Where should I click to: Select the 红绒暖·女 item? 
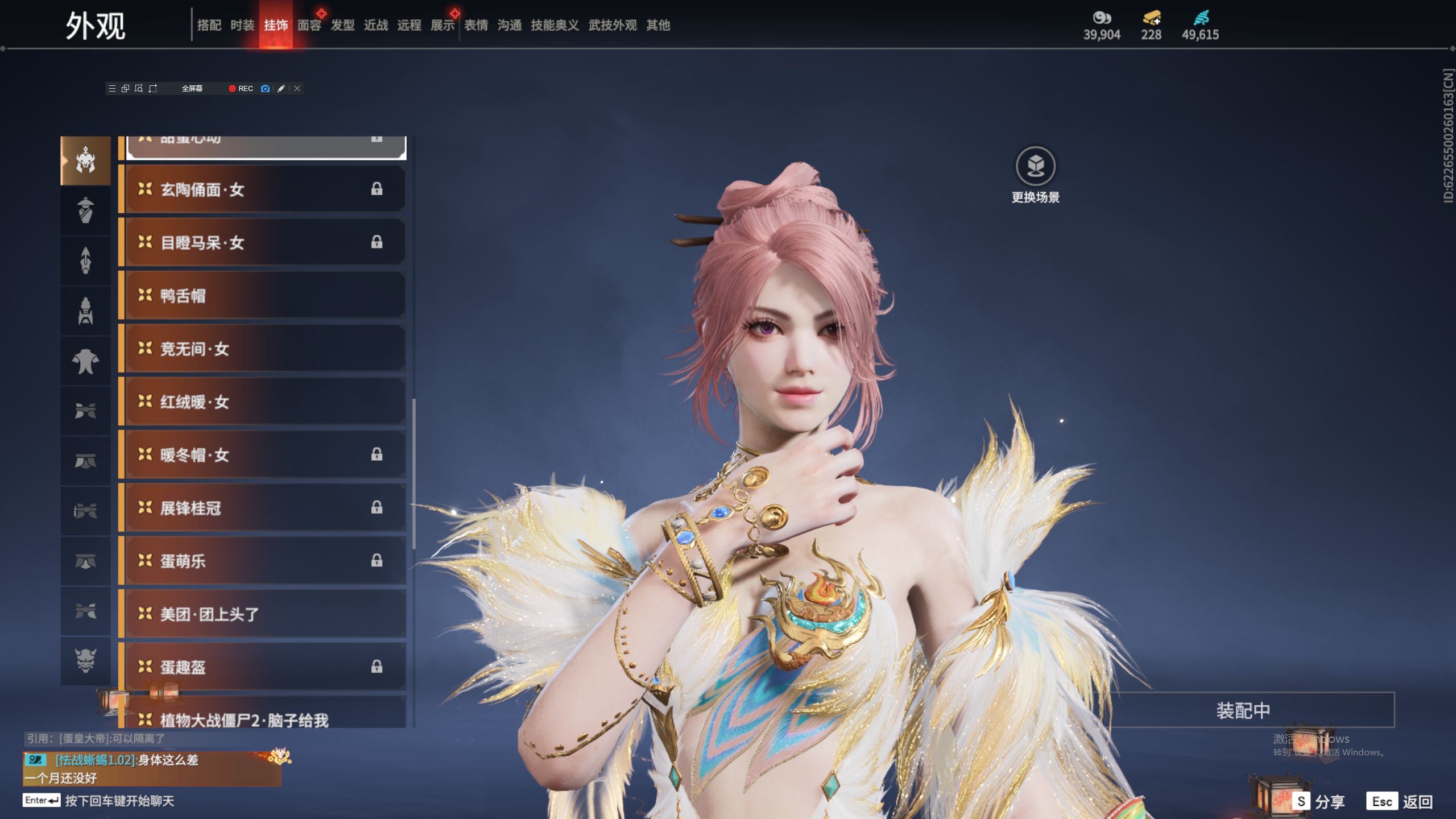tap(264, 402)
